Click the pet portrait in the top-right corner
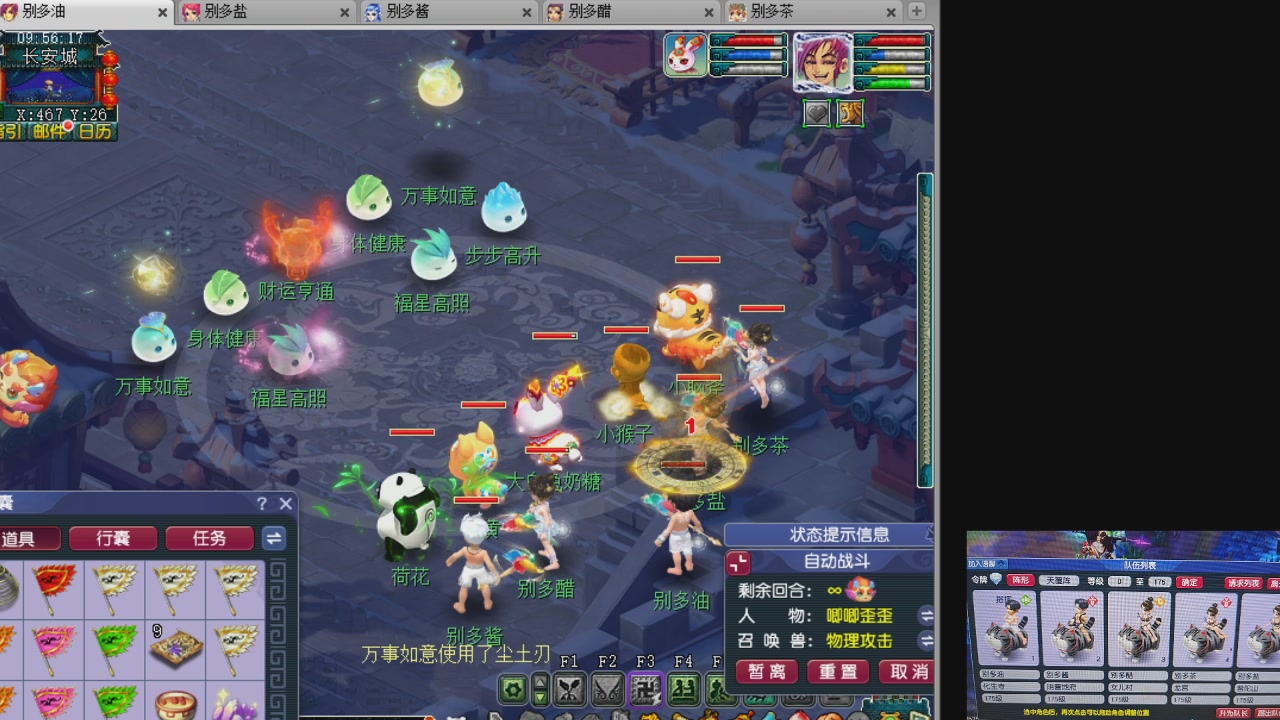Screen dimensions: 1280x720 (686, 55)
